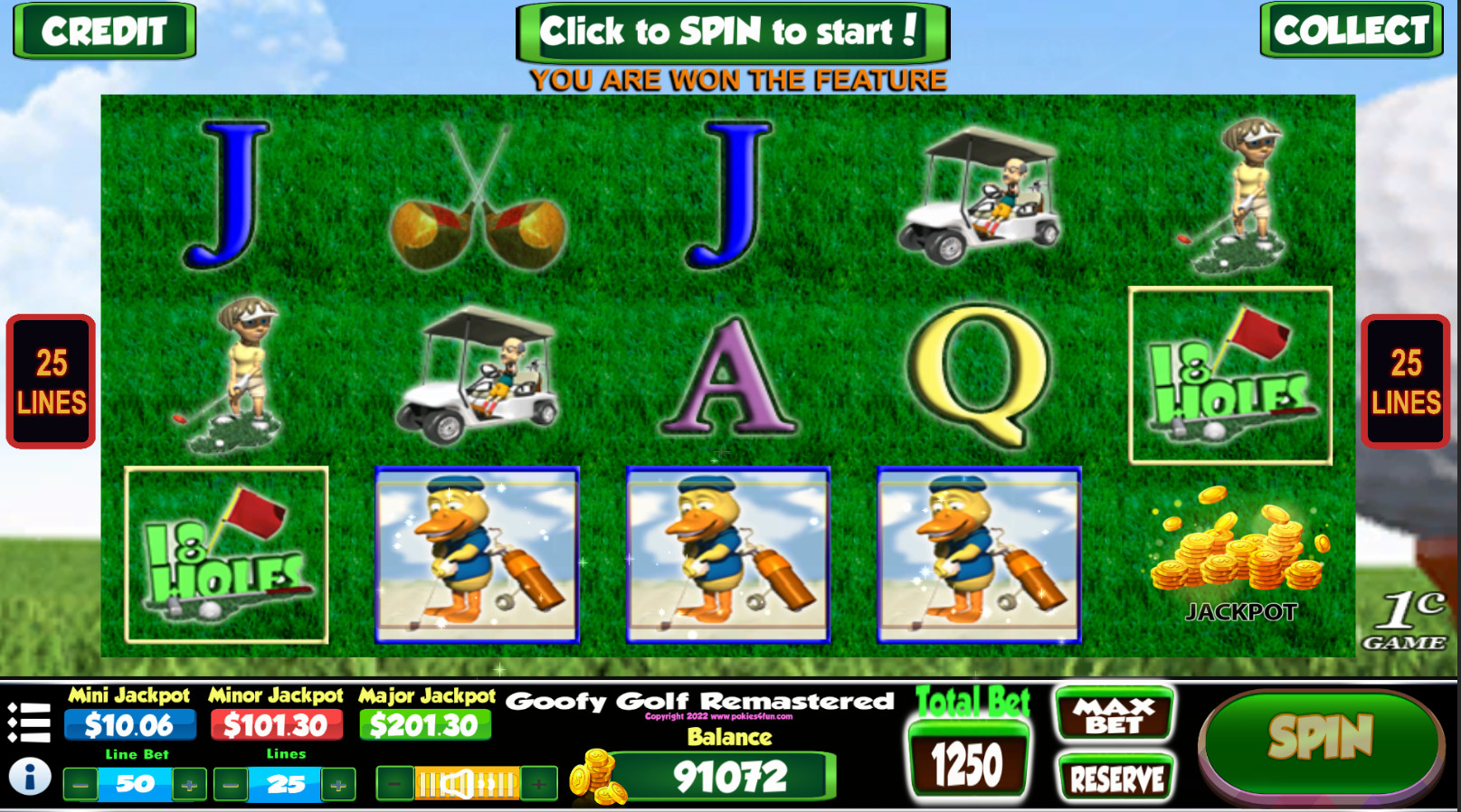This screenshot has width=1461, height=812.
Task: Open the CREDIT panel
Action: tap(102, 33)
